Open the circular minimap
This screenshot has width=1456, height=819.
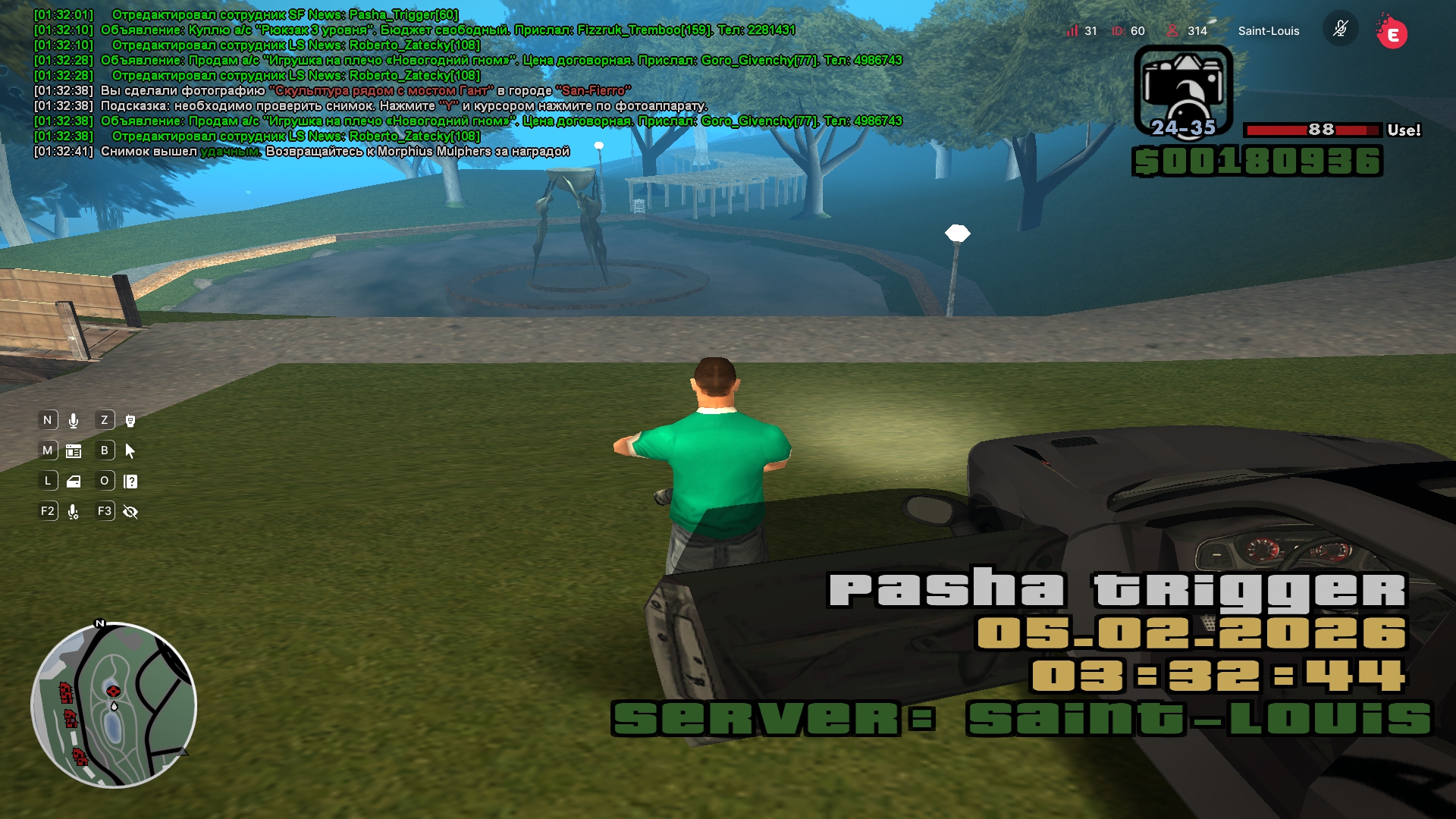(x=114, y=705)
